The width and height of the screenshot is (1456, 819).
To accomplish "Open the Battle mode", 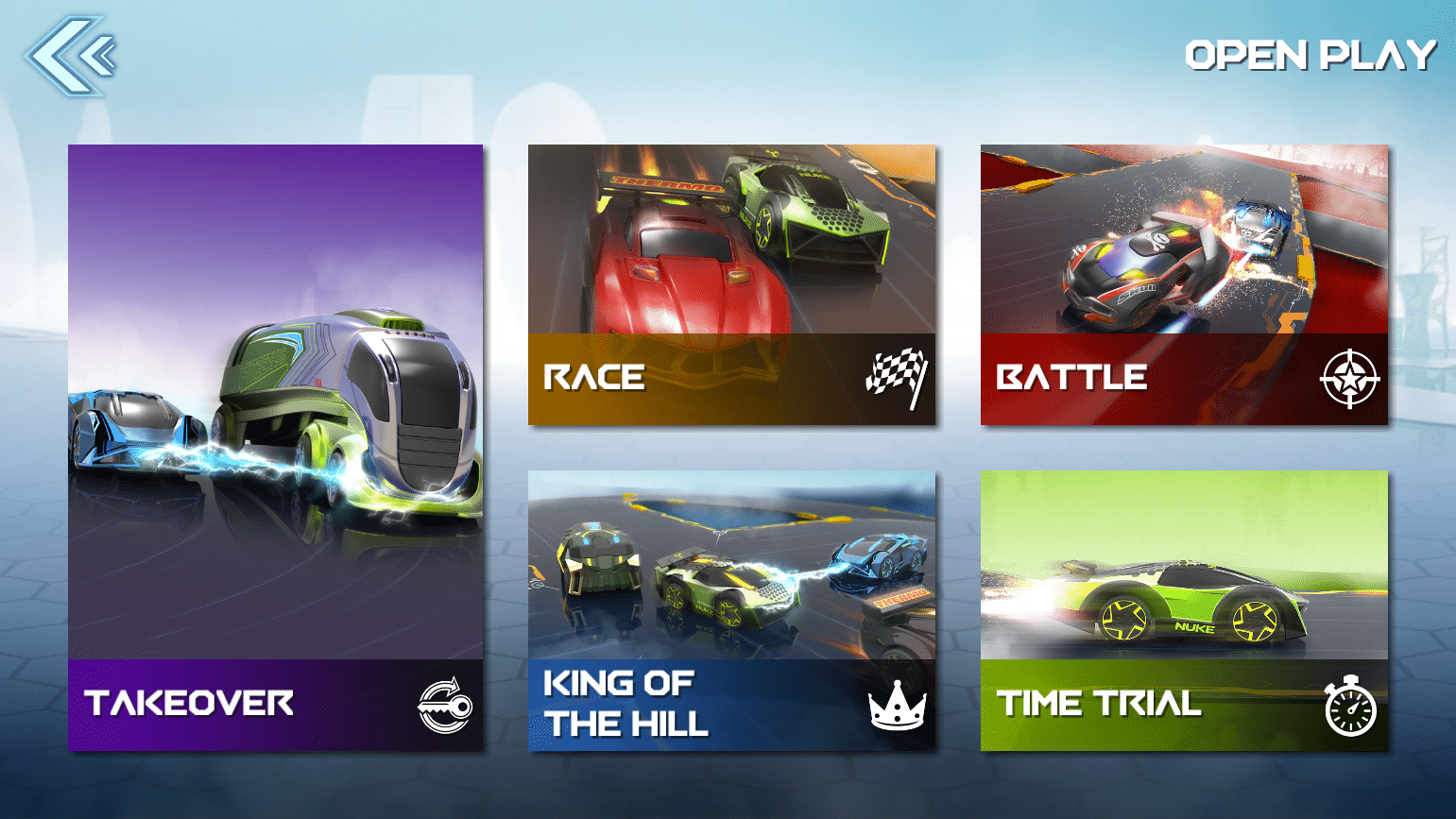I will [x=1184, y=284].
